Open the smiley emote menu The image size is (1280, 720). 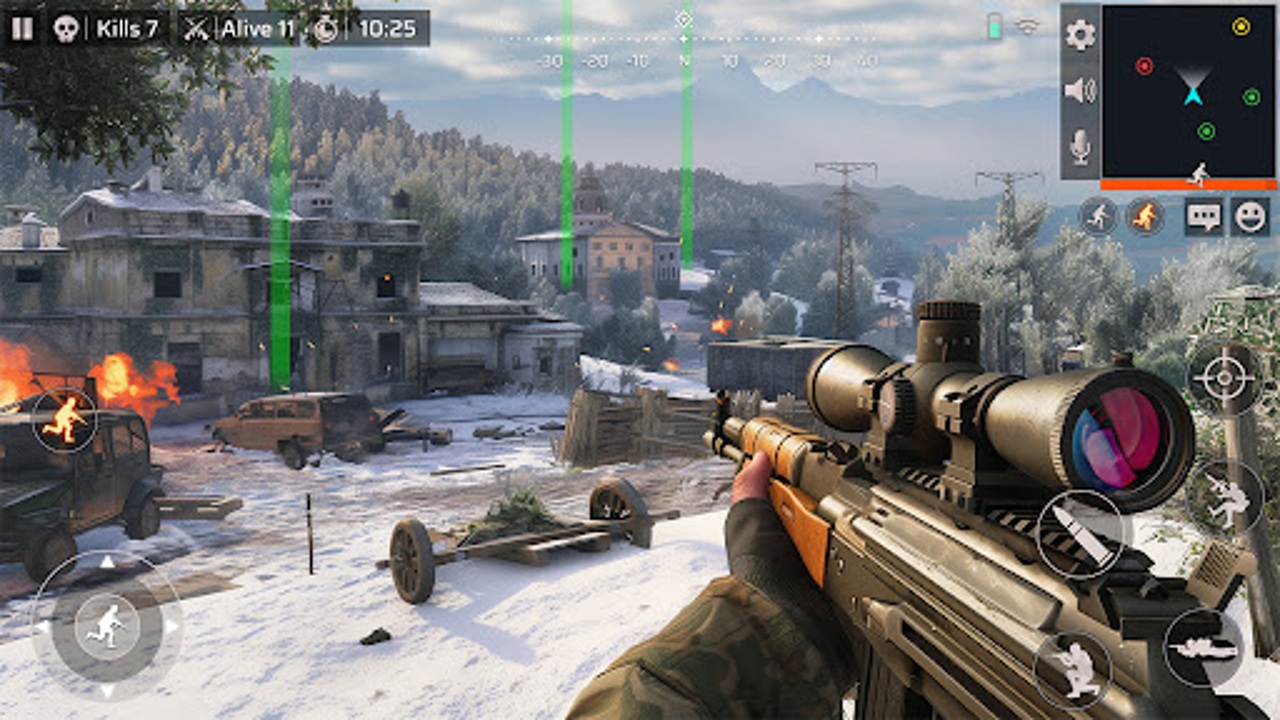[1250, 216]
